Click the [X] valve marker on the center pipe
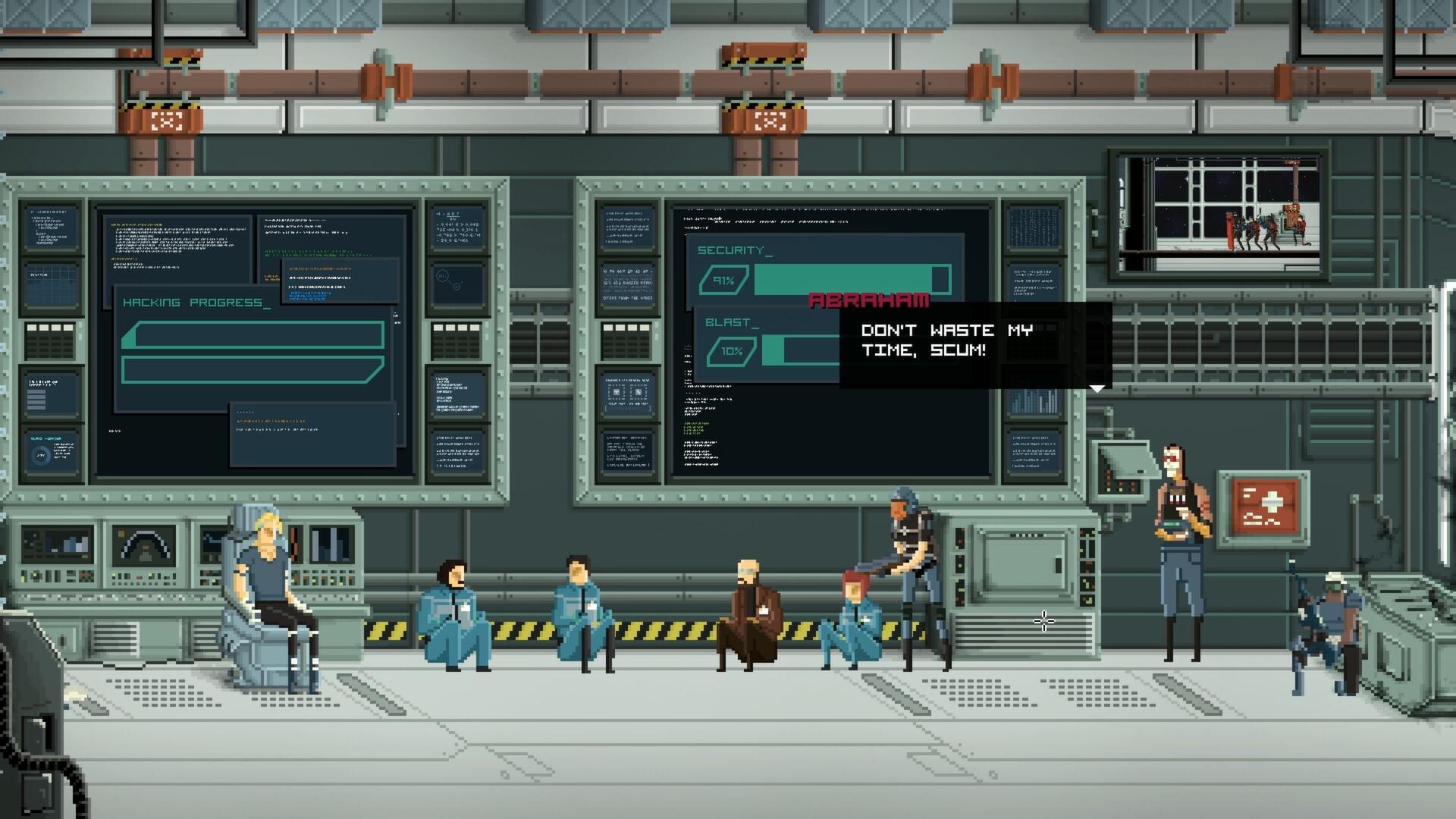Screen dimensions: 1456x819 click(770, 120)
